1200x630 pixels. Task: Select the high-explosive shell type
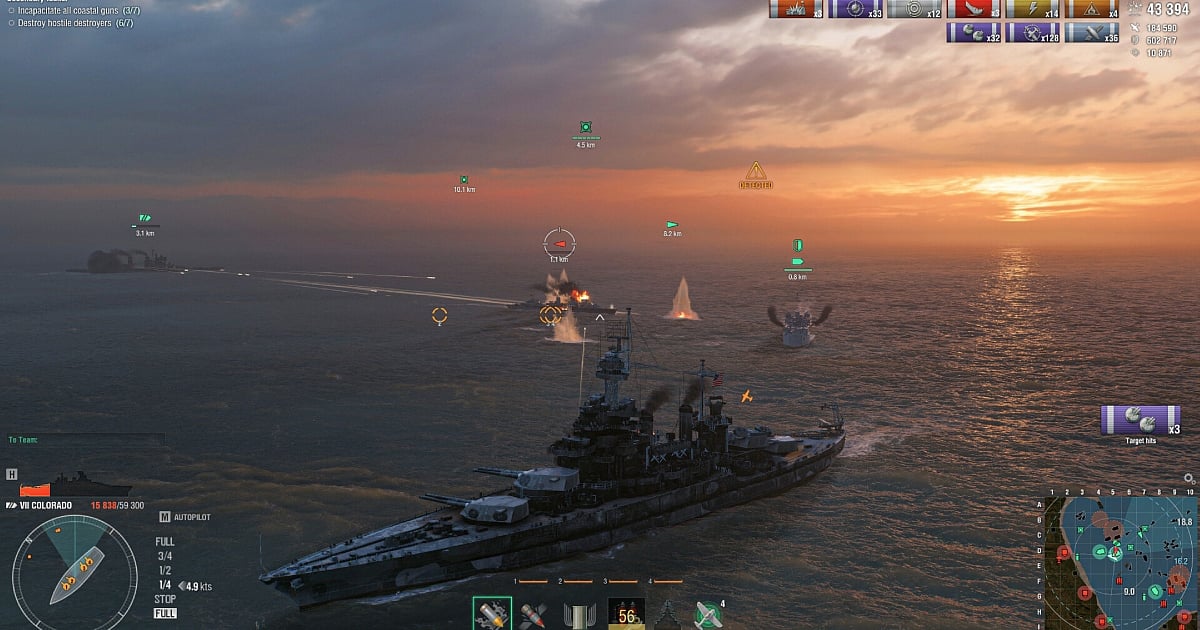pyautogui.click(x=491, y=613)
